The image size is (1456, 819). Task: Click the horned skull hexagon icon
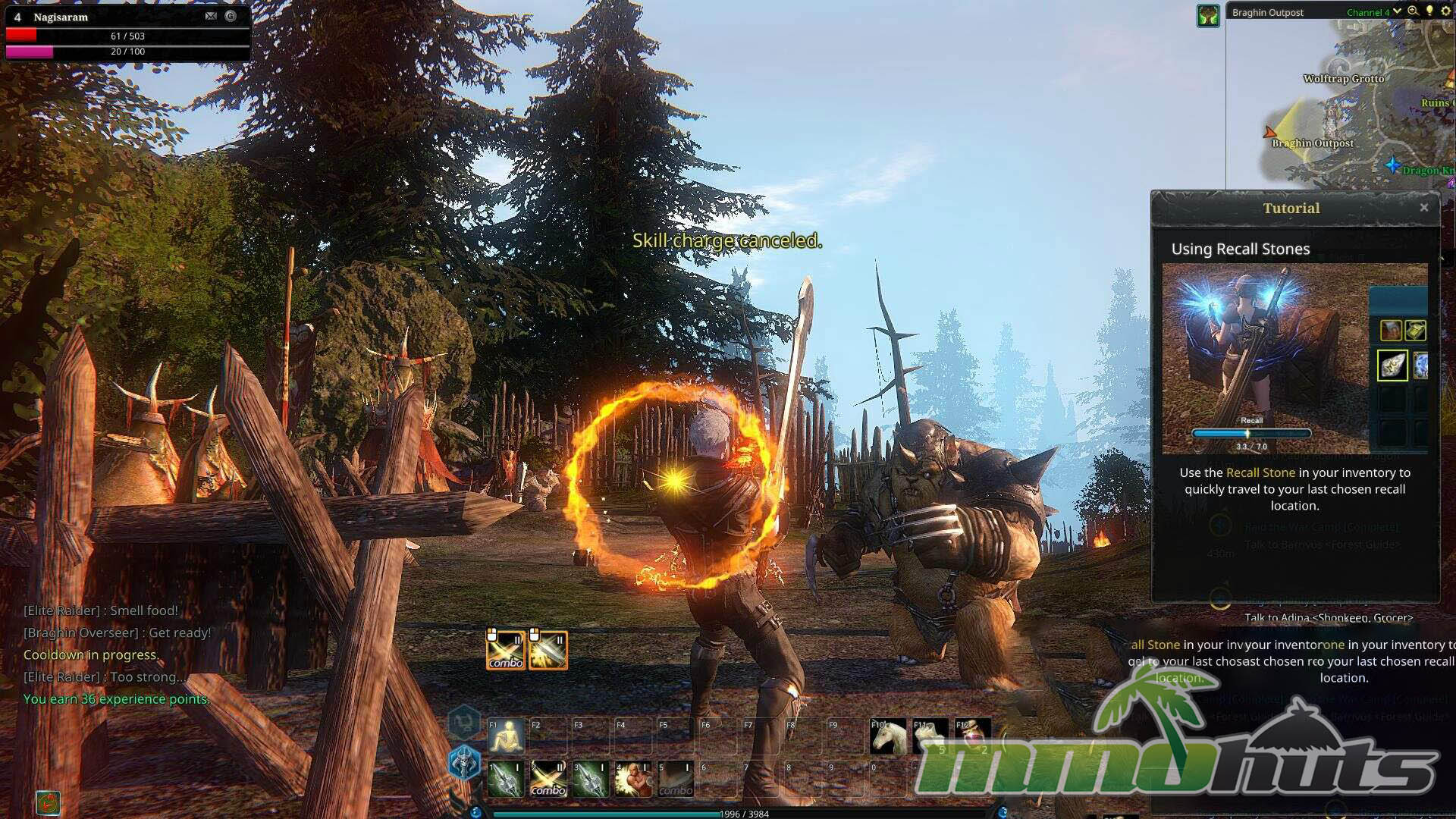[x=464, y=761]
